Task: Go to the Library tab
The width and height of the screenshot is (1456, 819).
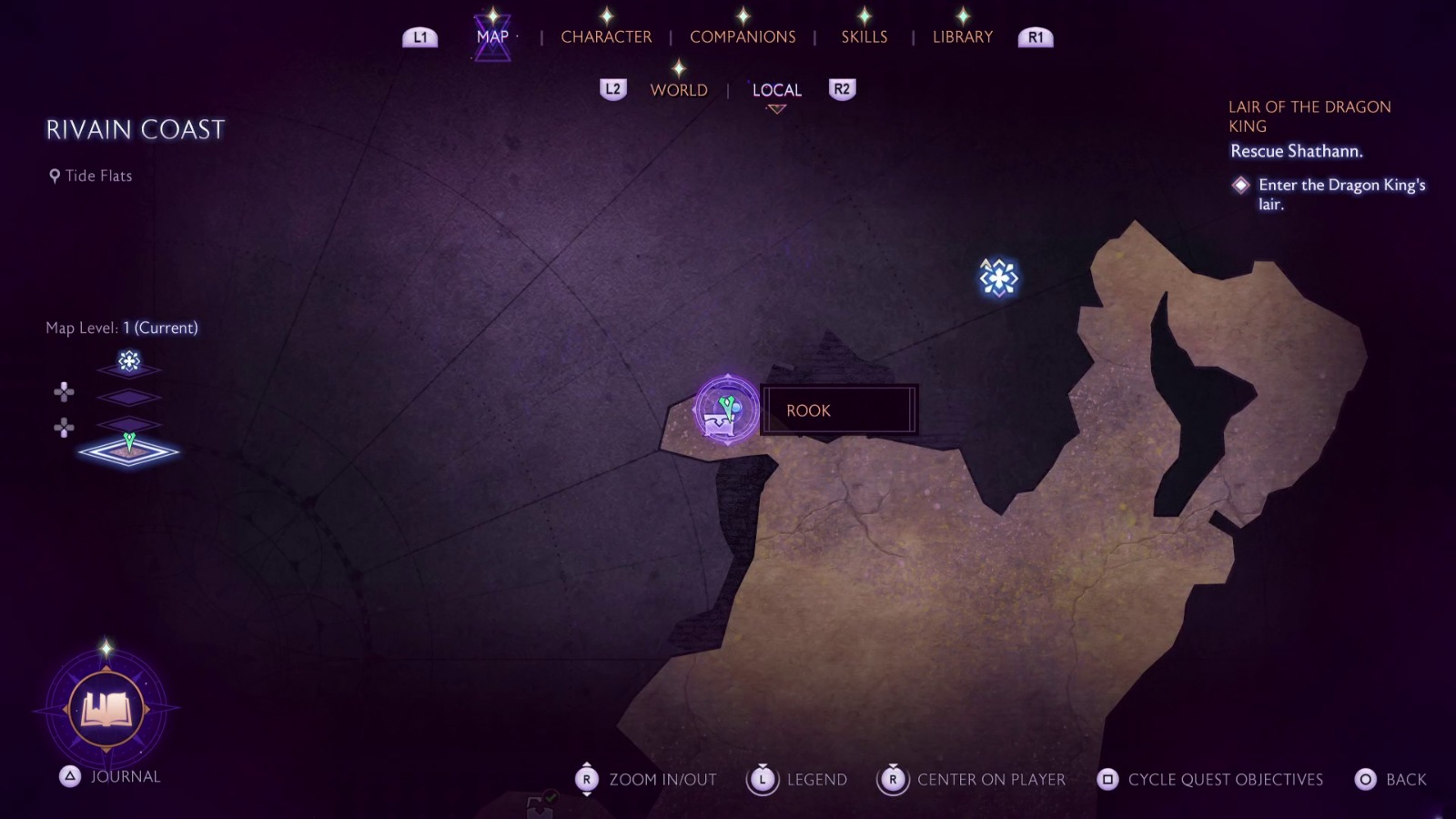Action: (x=962, y=36)
